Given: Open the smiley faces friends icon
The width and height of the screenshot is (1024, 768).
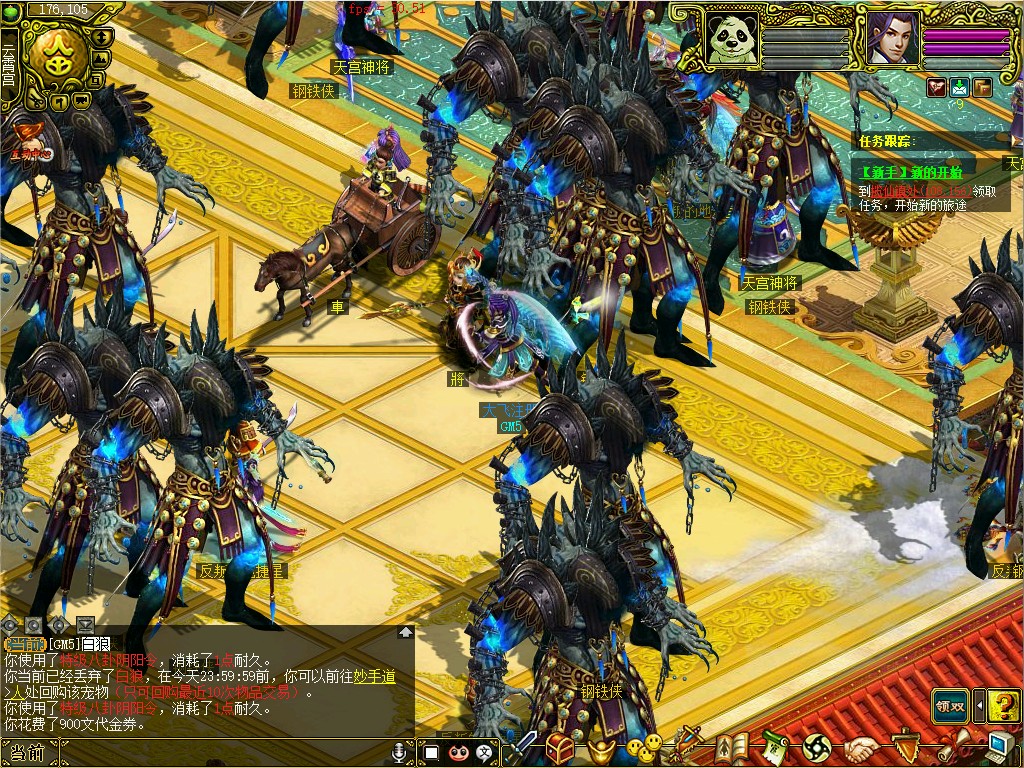Looking at the screenshot, I should click(643, 746).
